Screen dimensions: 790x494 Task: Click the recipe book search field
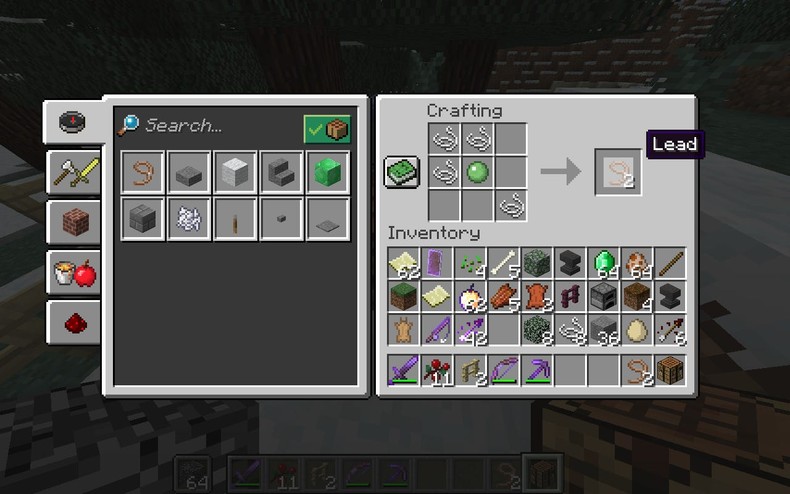point(215,126)
